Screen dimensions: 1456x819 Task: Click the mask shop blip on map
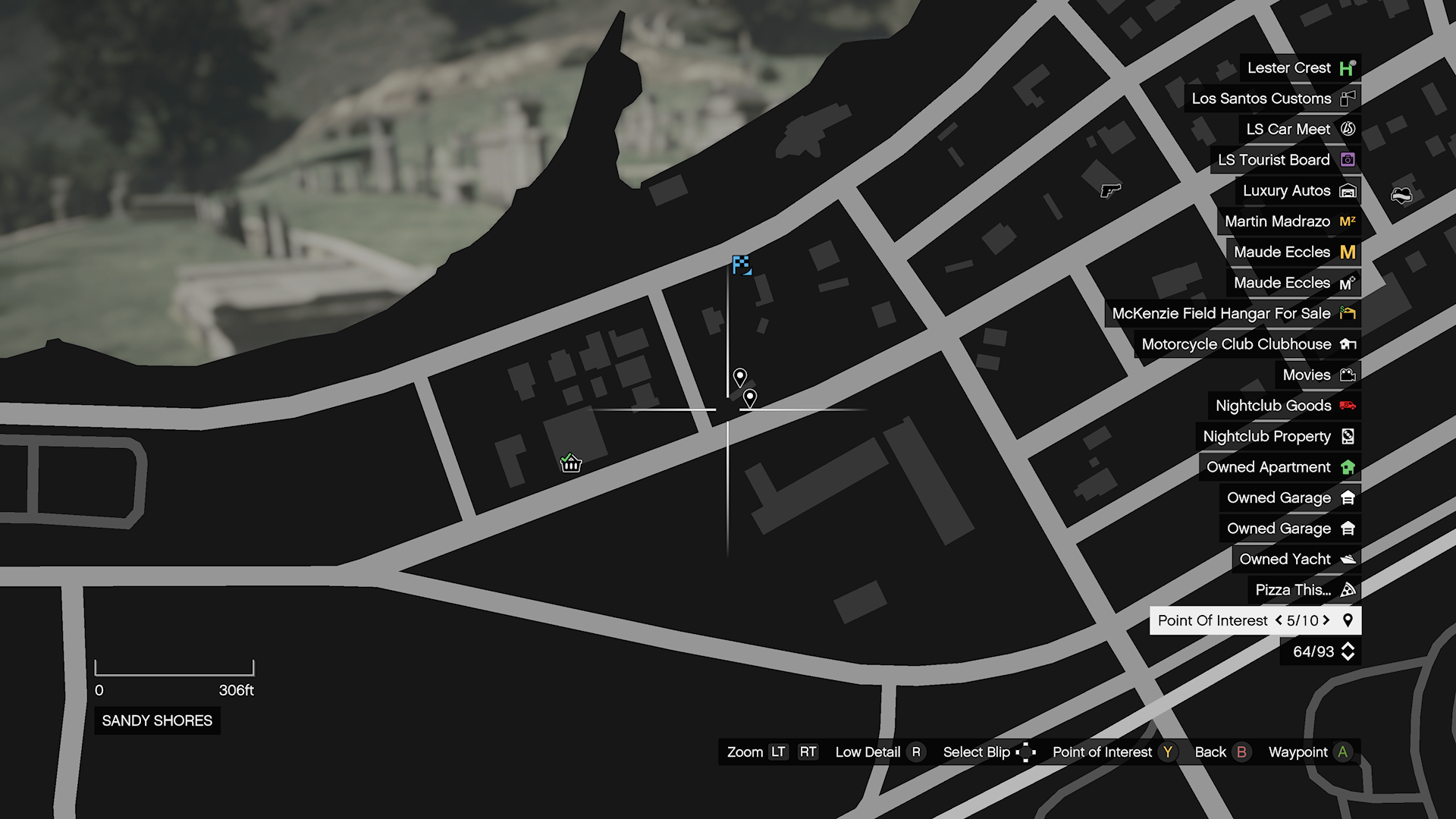pyautogui.click(x=1401, y=196)
